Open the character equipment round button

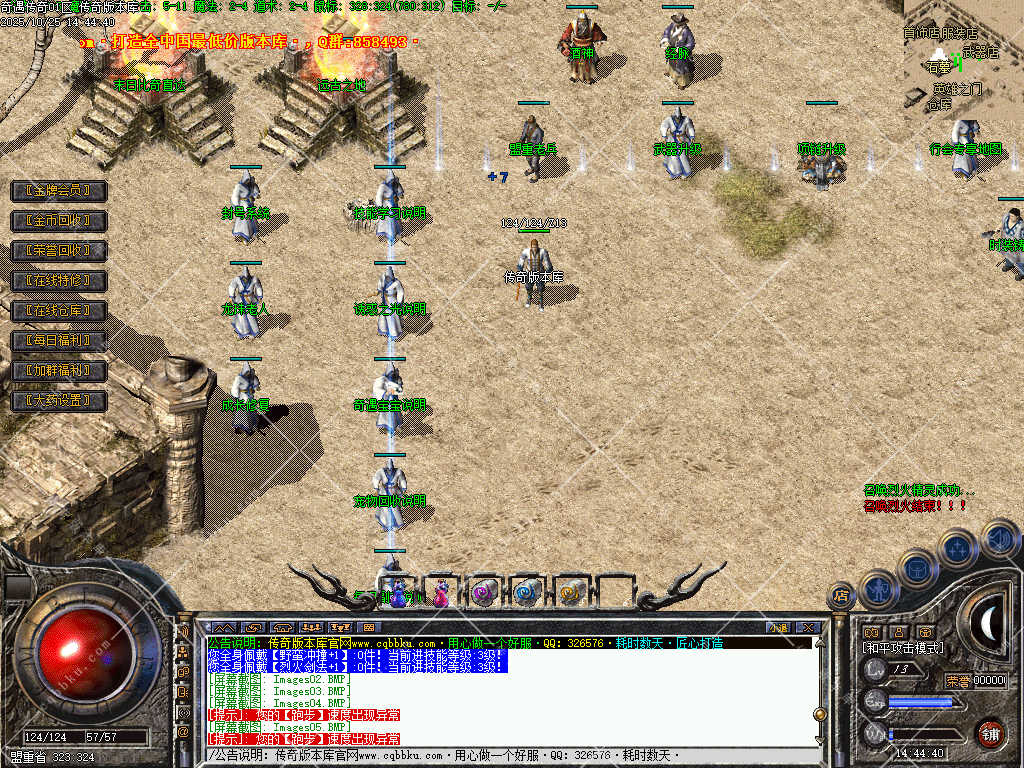878,590
